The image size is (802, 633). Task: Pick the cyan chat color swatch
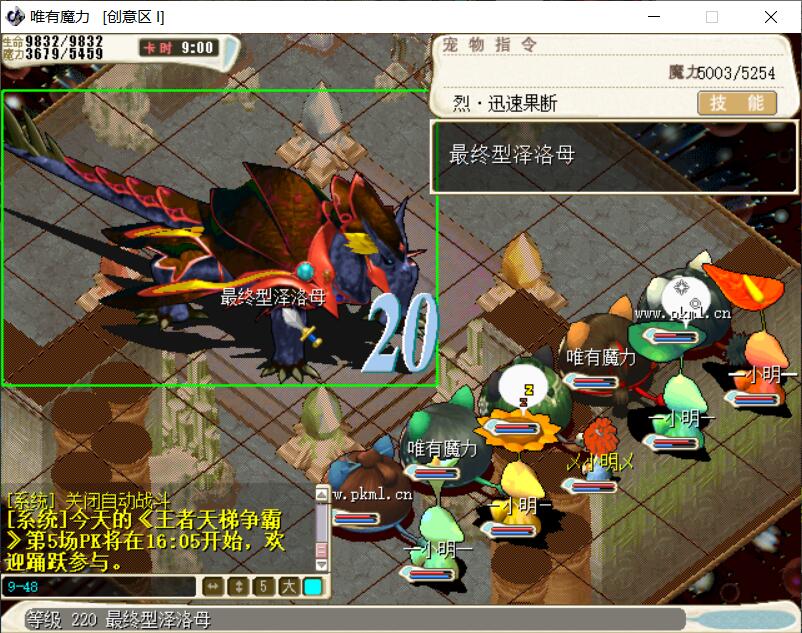tap(313, 587)
